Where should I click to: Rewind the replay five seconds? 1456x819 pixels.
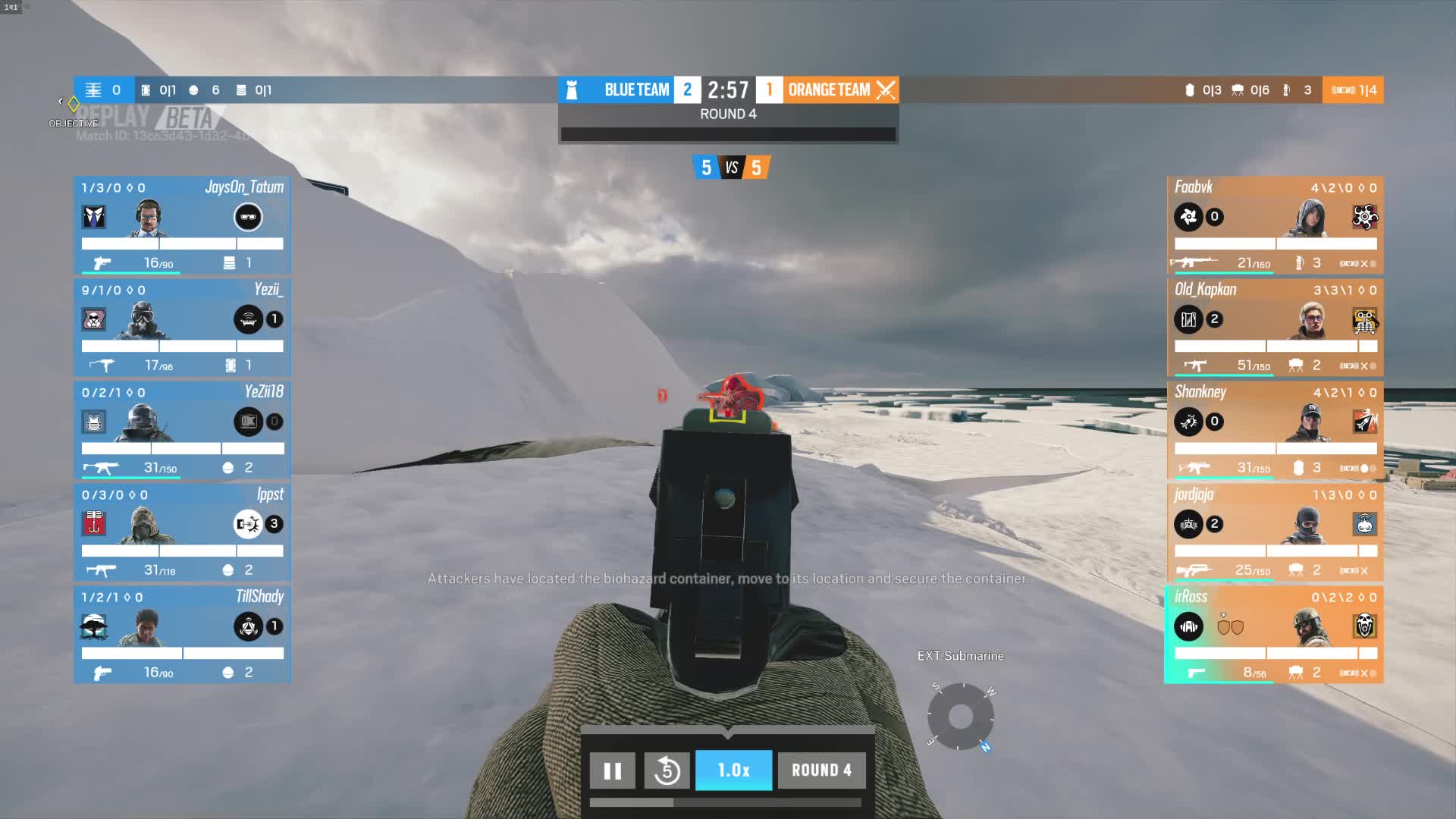(x=667, y=770)
